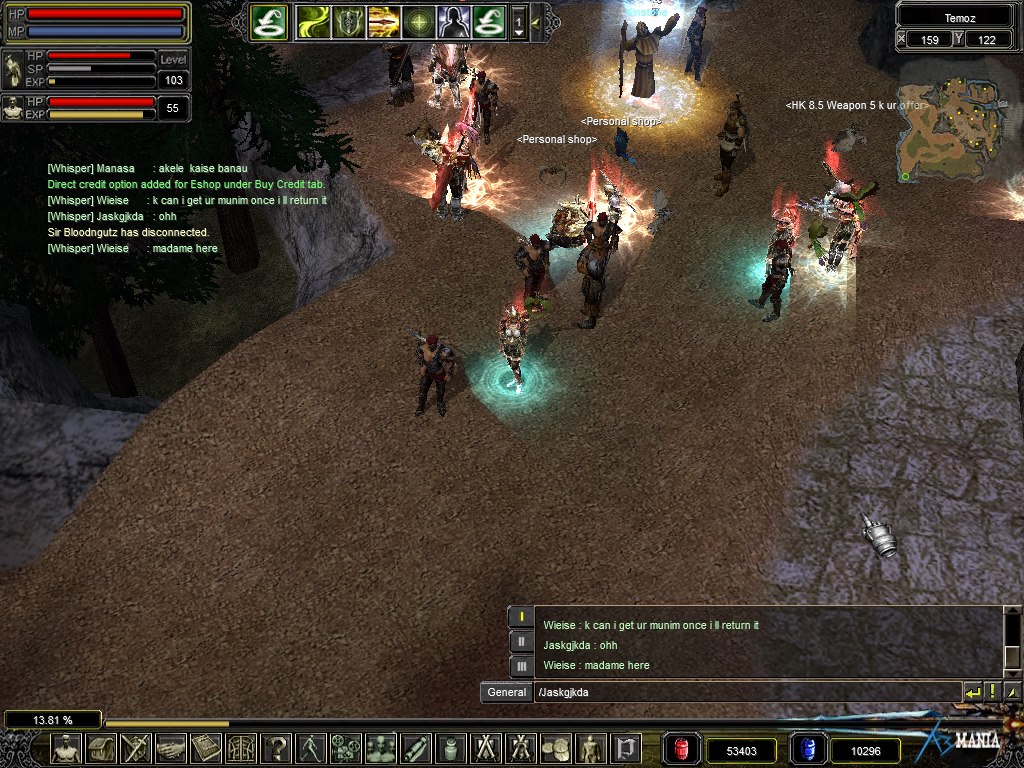Use the blue MP potion slot
This screenshot has width=1024, height=768.
[x=808, y=749]
